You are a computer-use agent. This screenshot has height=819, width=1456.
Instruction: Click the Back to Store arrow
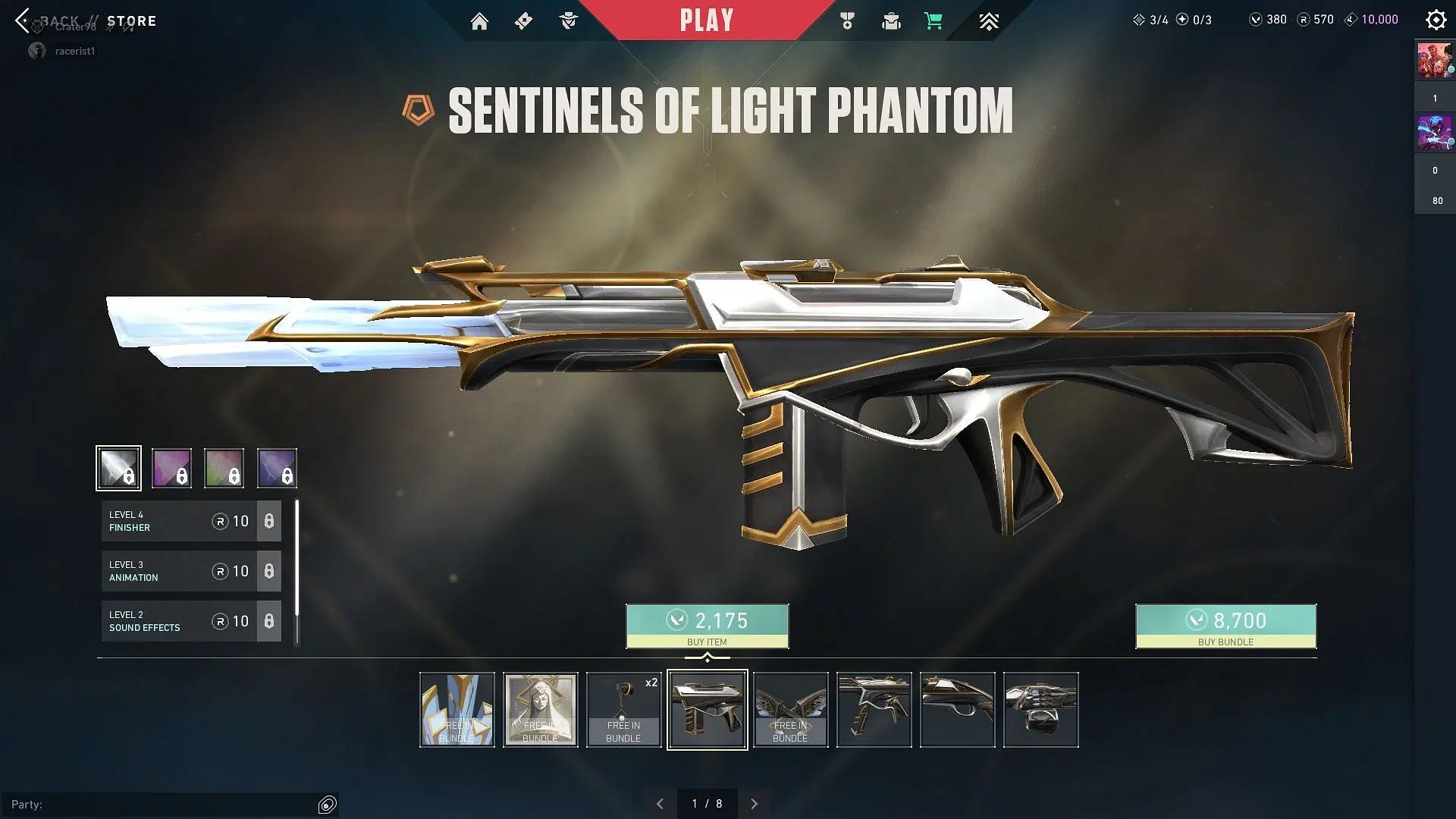click(x=23, y=20)
